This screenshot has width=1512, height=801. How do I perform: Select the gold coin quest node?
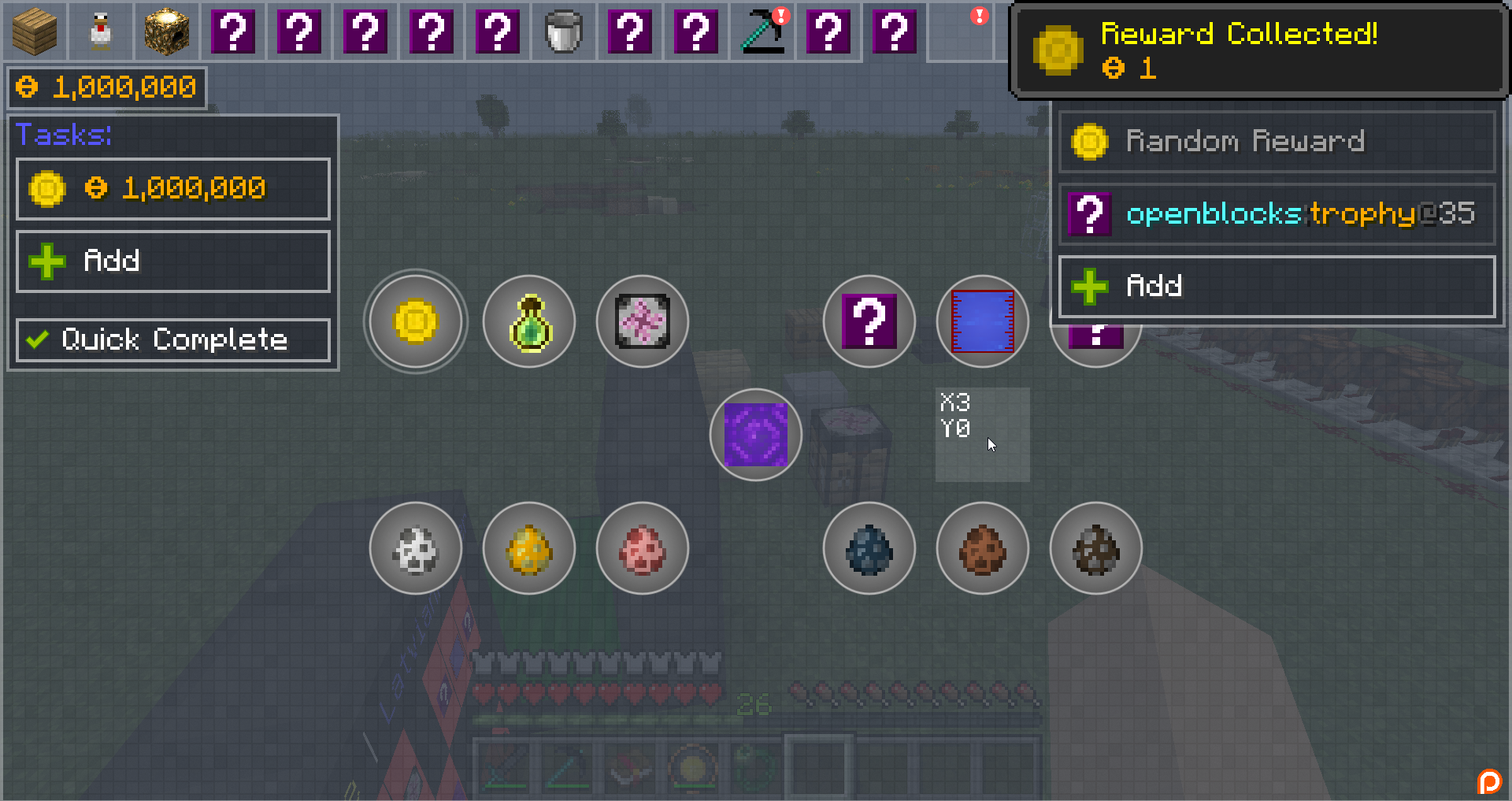pos(416,321)
